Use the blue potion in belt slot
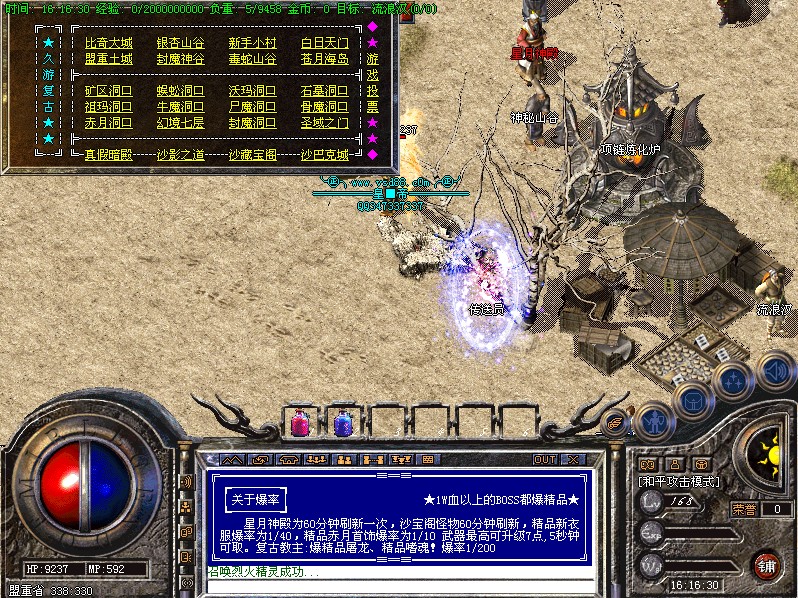798x598 pixels. tap(343, 424)
